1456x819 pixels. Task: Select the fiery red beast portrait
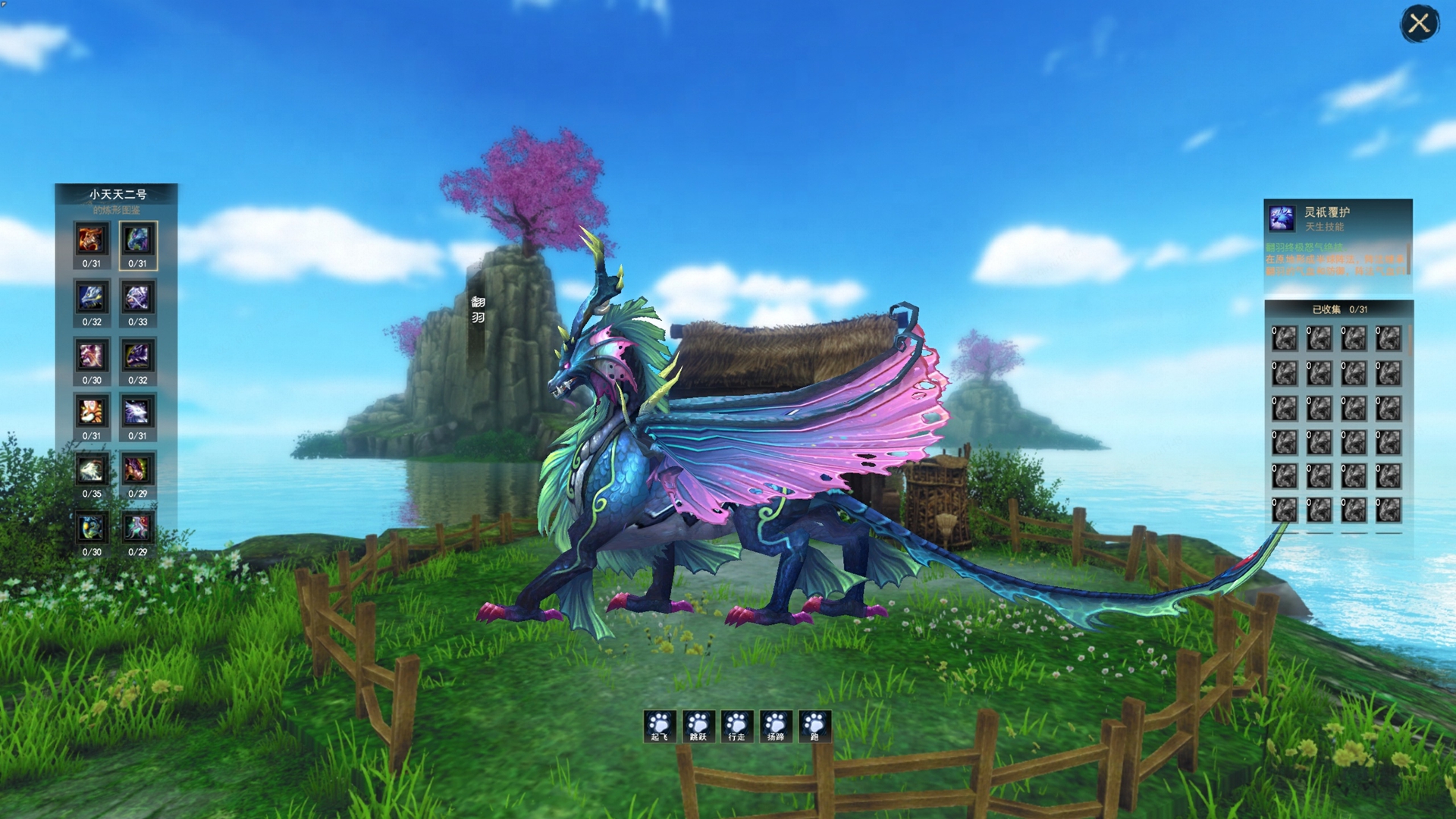pyautogui.click(x=92, y=240)
